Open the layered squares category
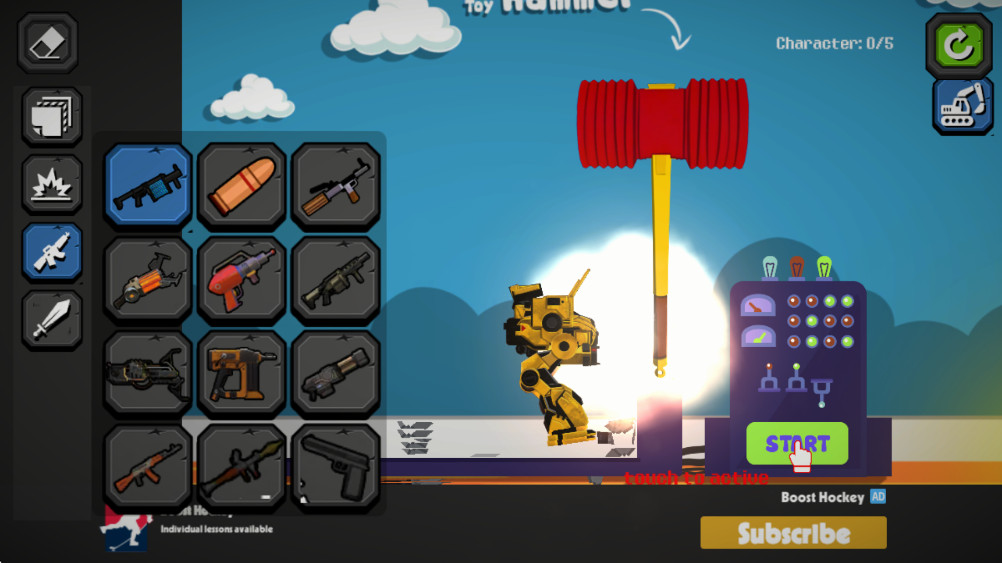Viewport: 1002px width, 563px height. click(52, 117)
